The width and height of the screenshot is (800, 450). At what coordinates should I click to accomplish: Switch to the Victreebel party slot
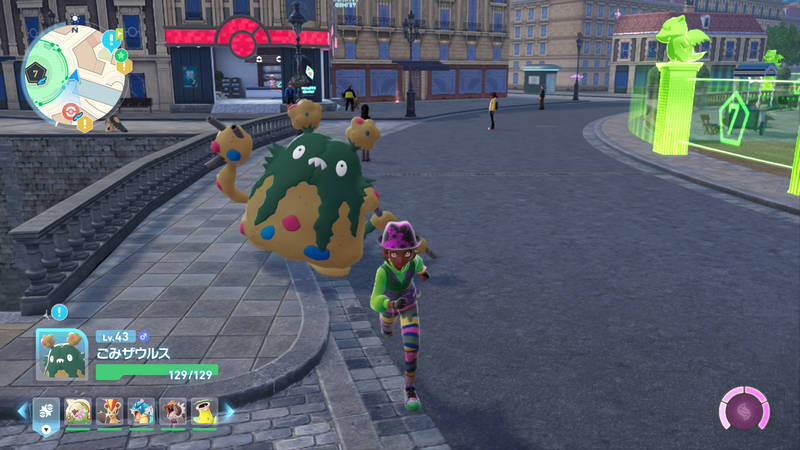204,411
